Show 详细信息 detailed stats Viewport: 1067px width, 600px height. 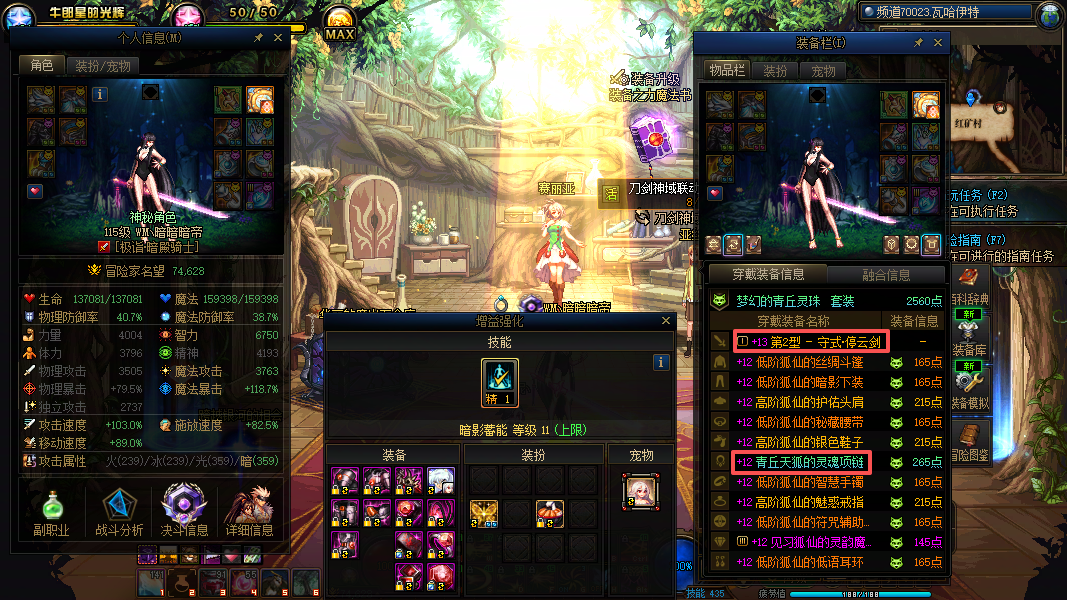pyautogui.click(x=250, y=512)
